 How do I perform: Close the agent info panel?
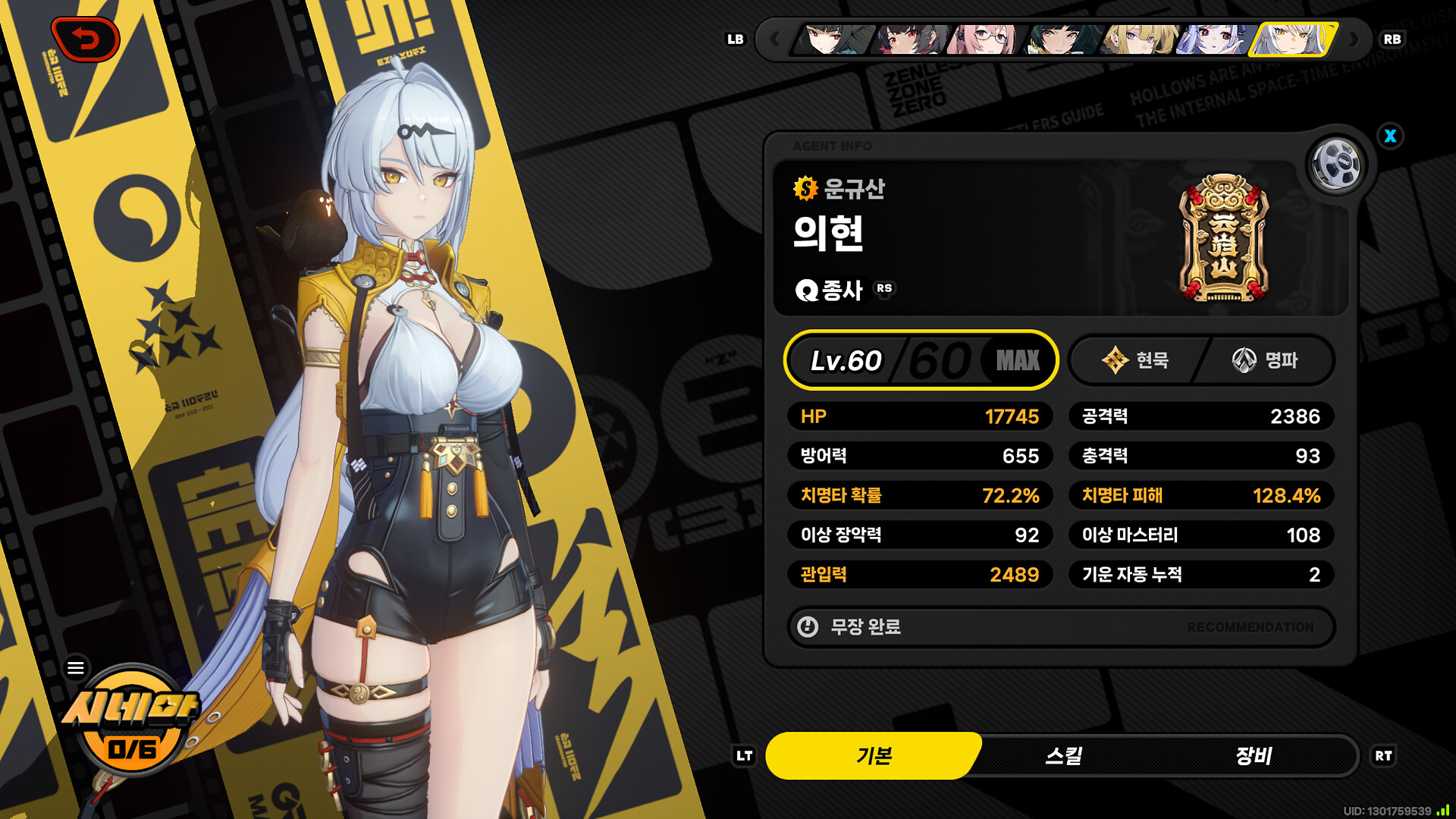click(1390, 136)
